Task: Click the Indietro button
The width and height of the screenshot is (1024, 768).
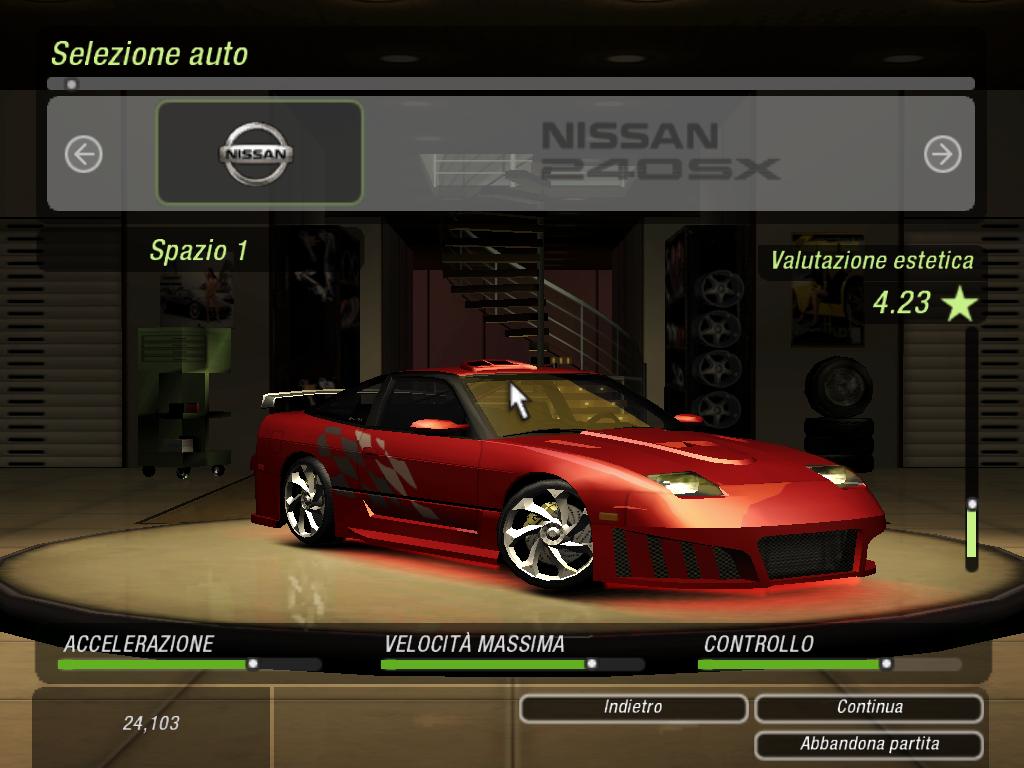Action: point(633,708)
